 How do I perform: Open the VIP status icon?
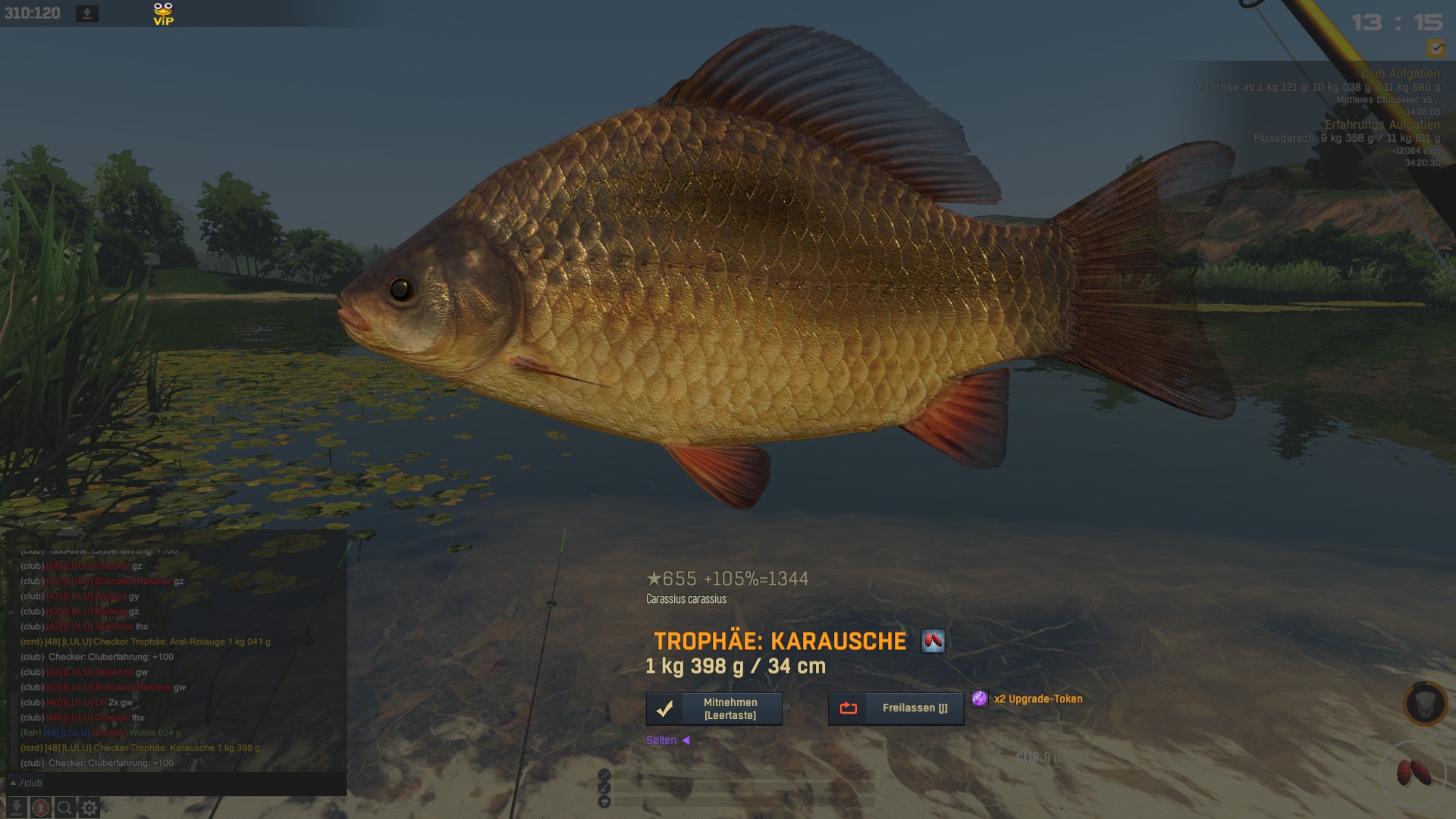(x=163, y=14)
